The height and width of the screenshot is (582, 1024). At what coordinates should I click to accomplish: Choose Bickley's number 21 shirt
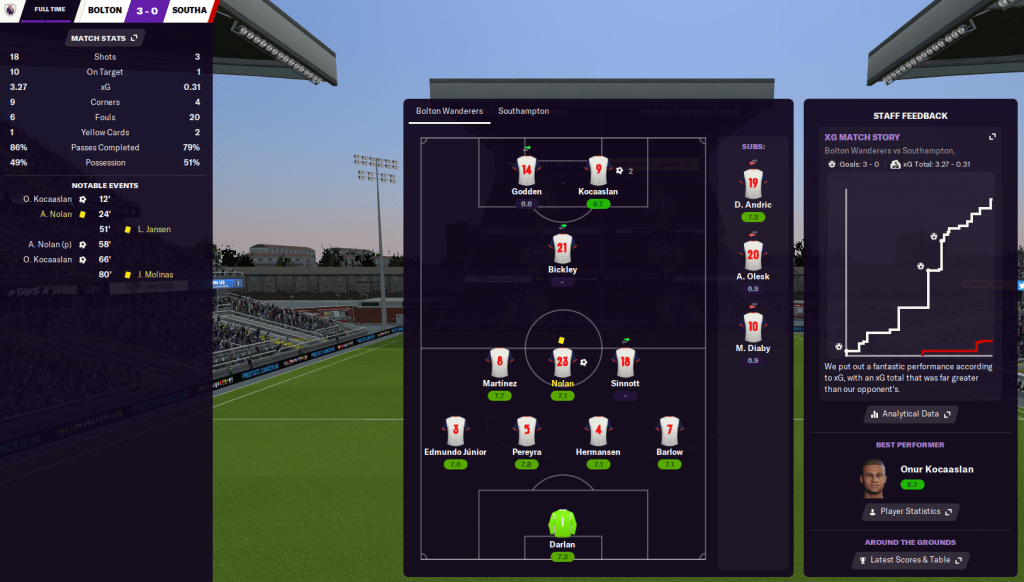tap(562, 249)
